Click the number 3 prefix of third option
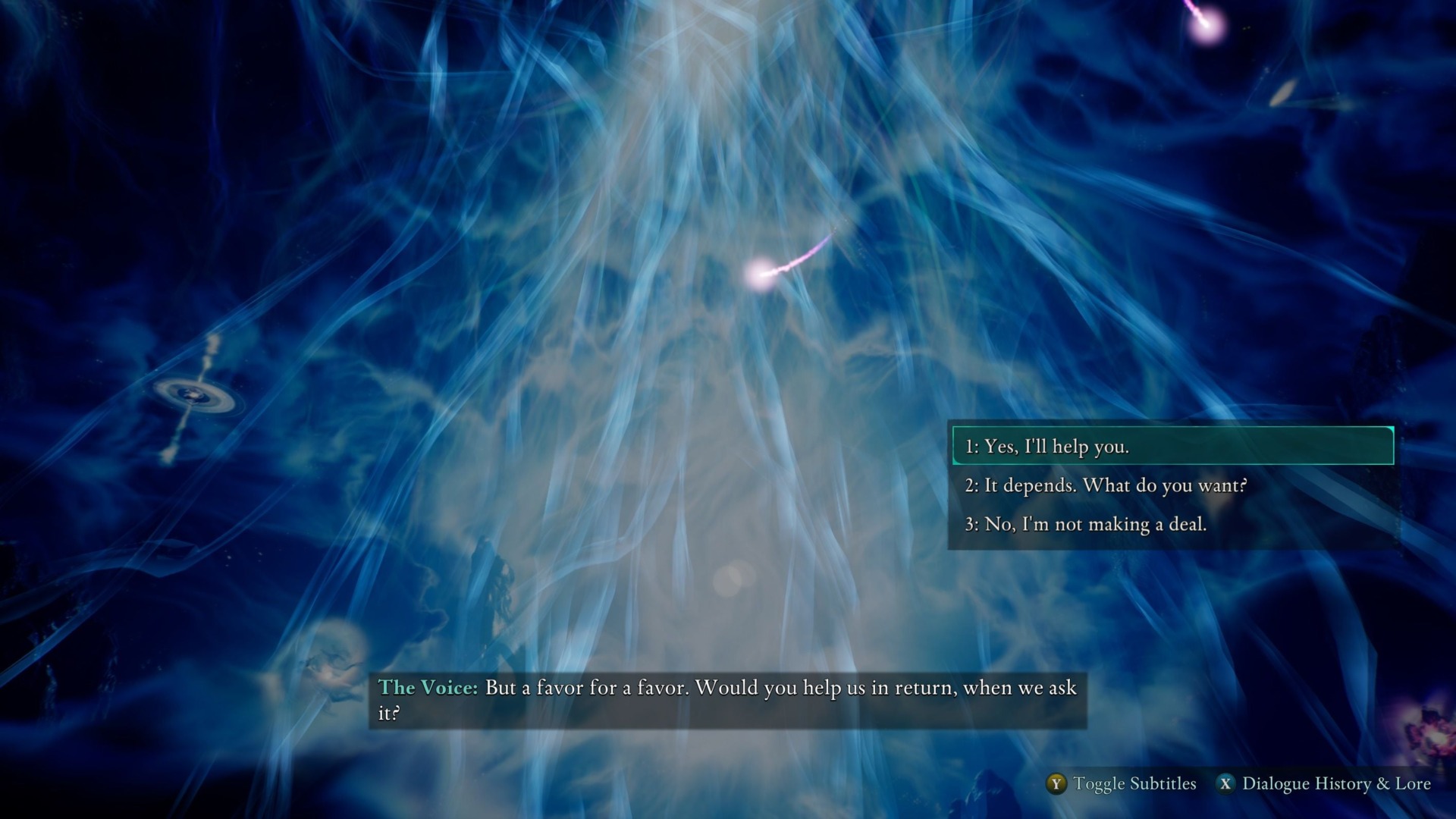 point(973,524)
